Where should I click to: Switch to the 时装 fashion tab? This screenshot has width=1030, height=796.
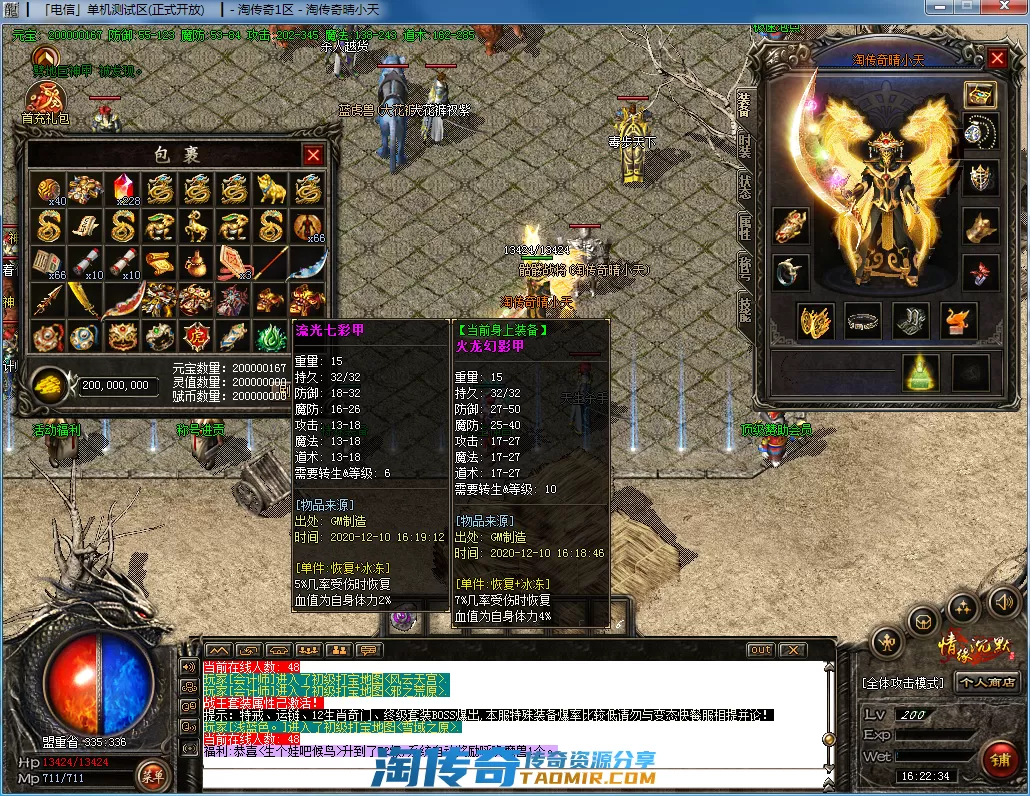tap(745, 145)
